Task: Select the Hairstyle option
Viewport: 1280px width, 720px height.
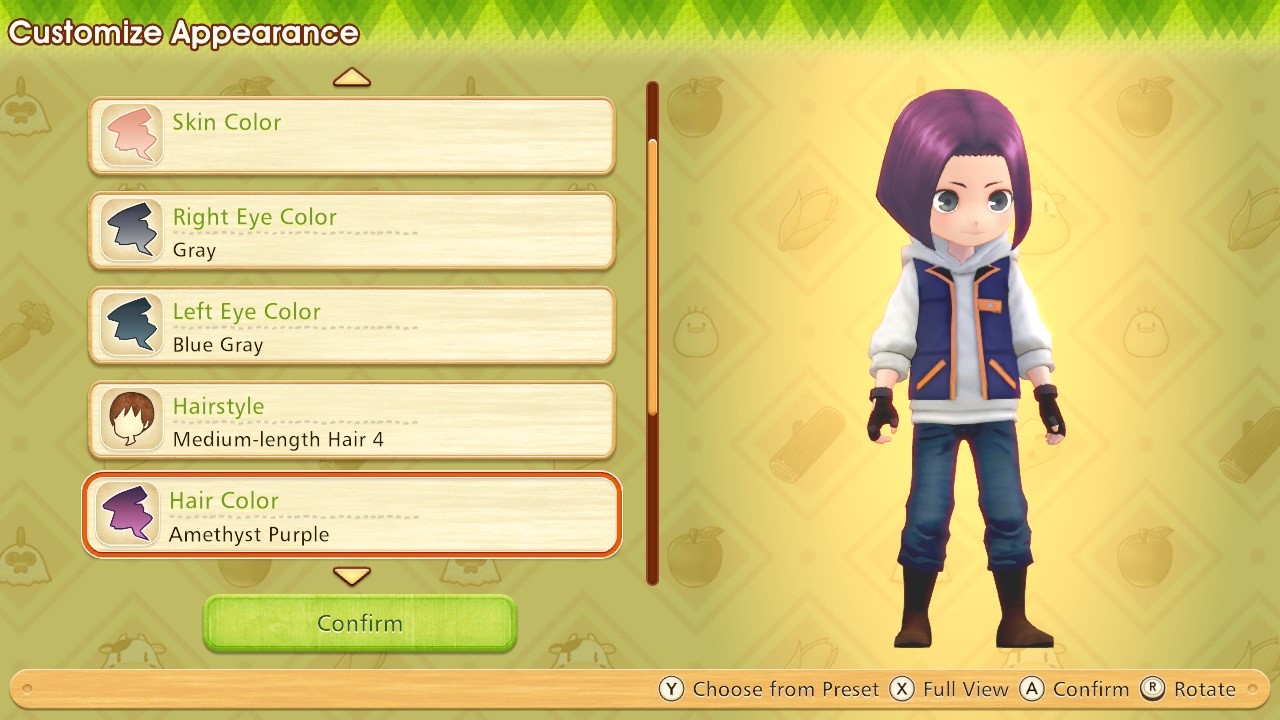Action: 352,421
